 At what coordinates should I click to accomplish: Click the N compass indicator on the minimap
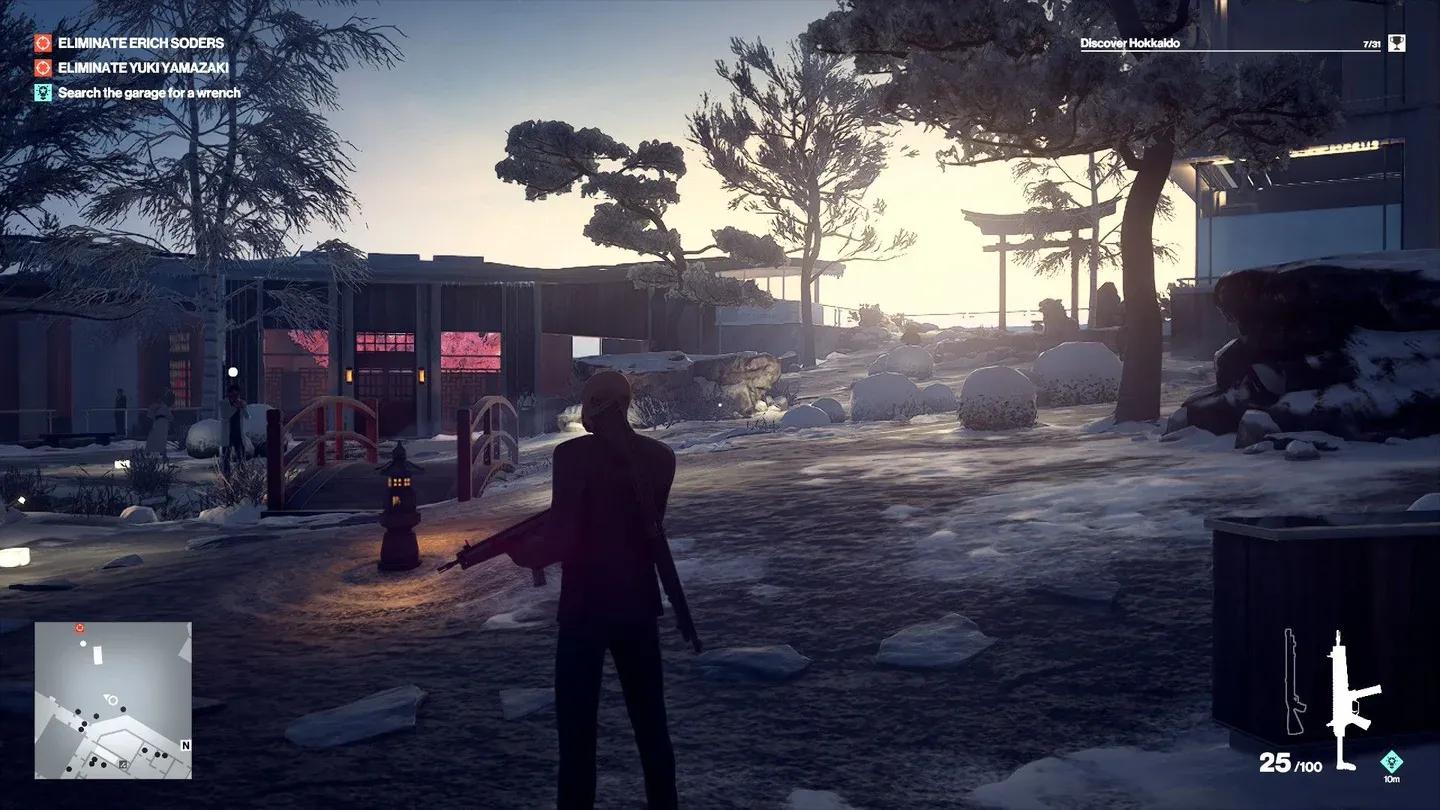coord(186,745)
